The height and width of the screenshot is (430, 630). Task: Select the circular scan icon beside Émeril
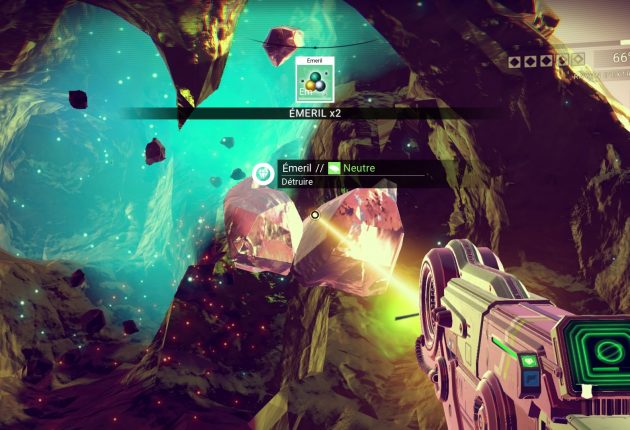point(263,175)
